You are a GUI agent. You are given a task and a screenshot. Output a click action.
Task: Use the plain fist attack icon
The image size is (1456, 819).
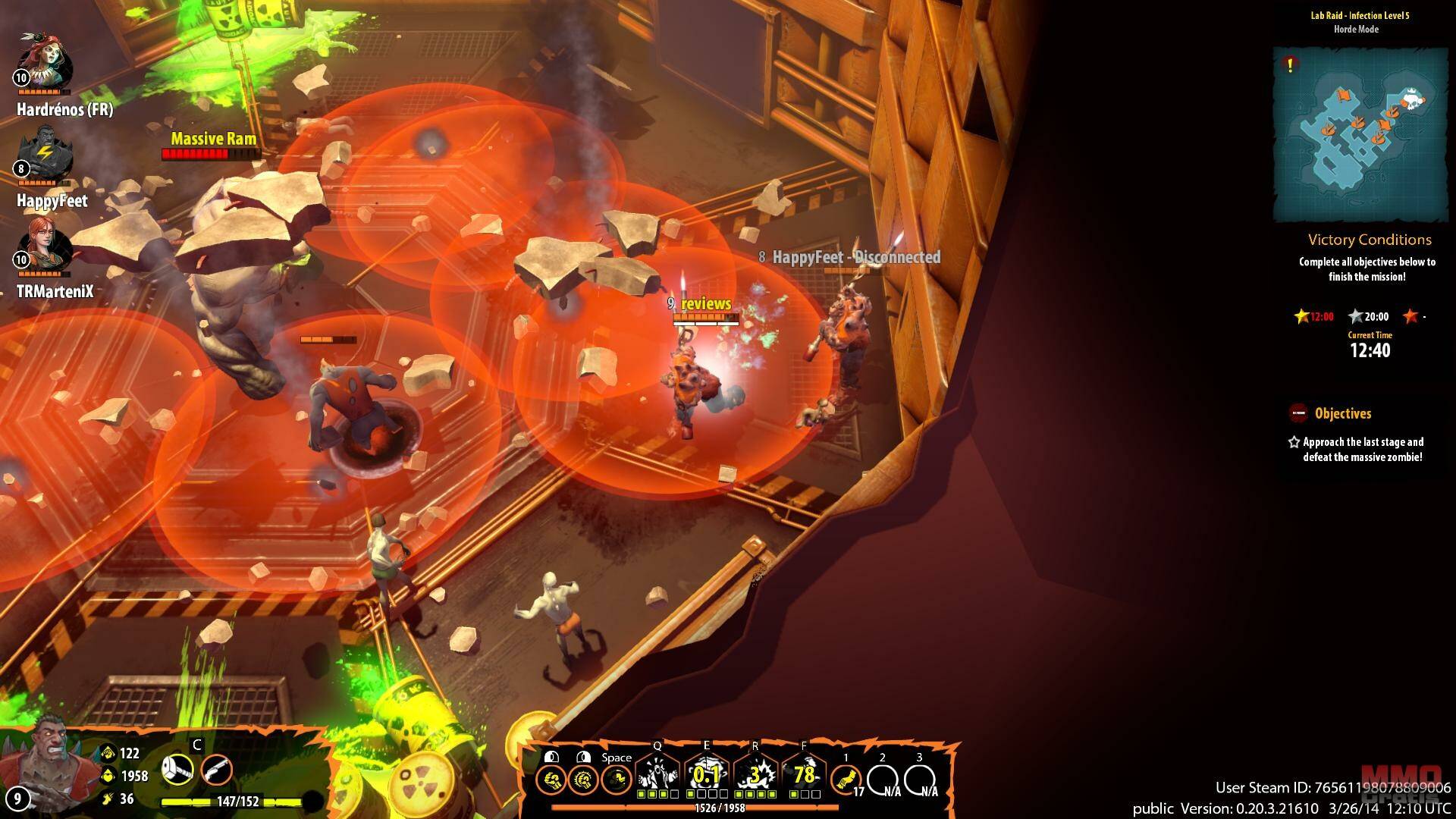click(x=551, y=779)
